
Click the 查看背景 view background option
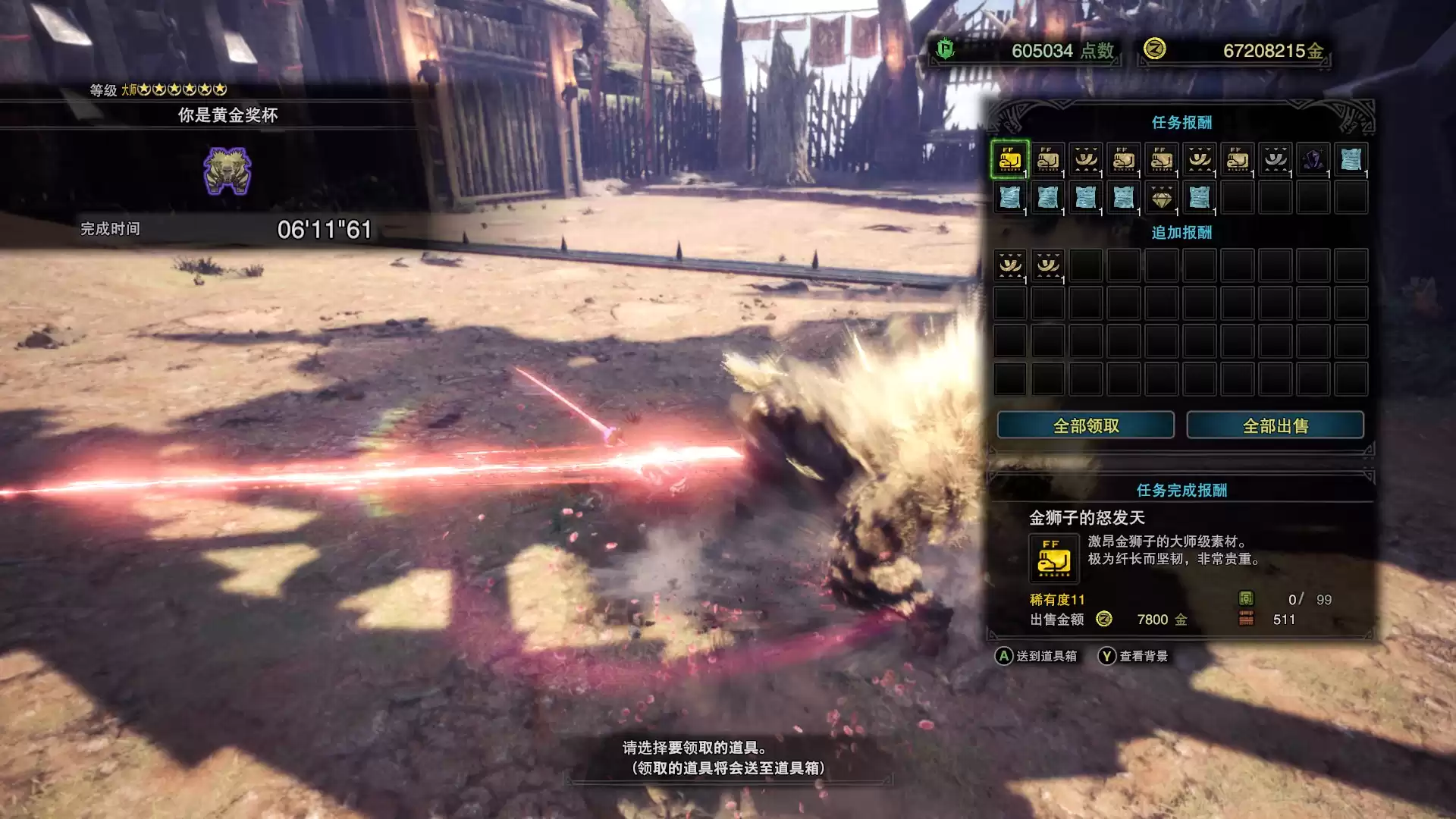pyautogui.click(x=1133, y=656)
